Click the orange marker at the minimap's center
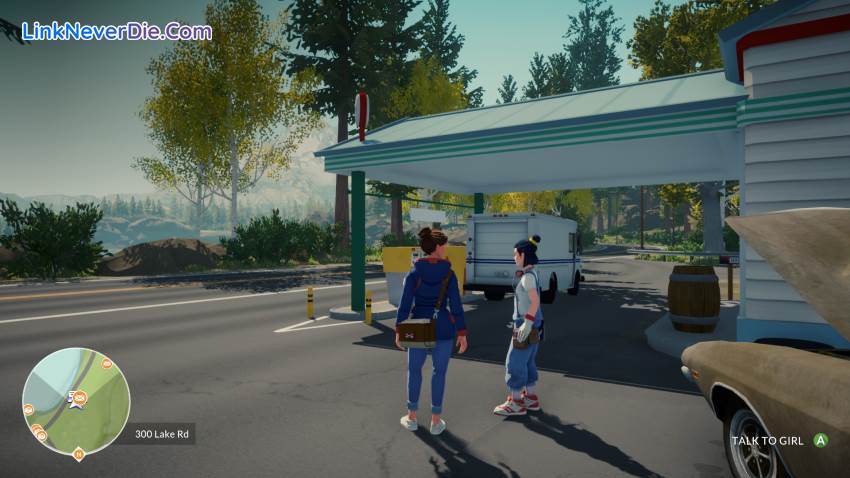The image size is (850, 478). pyautogui.click(x=79, y=398)
